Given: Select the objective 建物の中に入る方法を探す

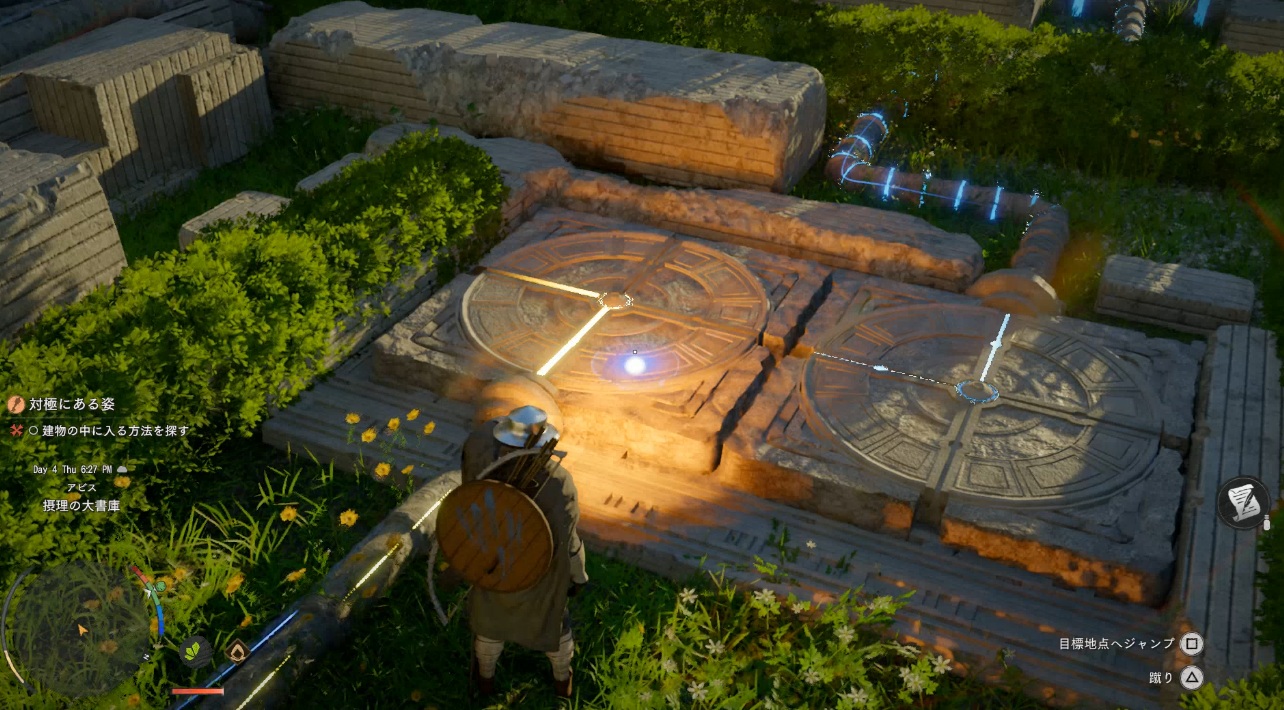Looking at the screenshot, I should click(x=108, y=431).
